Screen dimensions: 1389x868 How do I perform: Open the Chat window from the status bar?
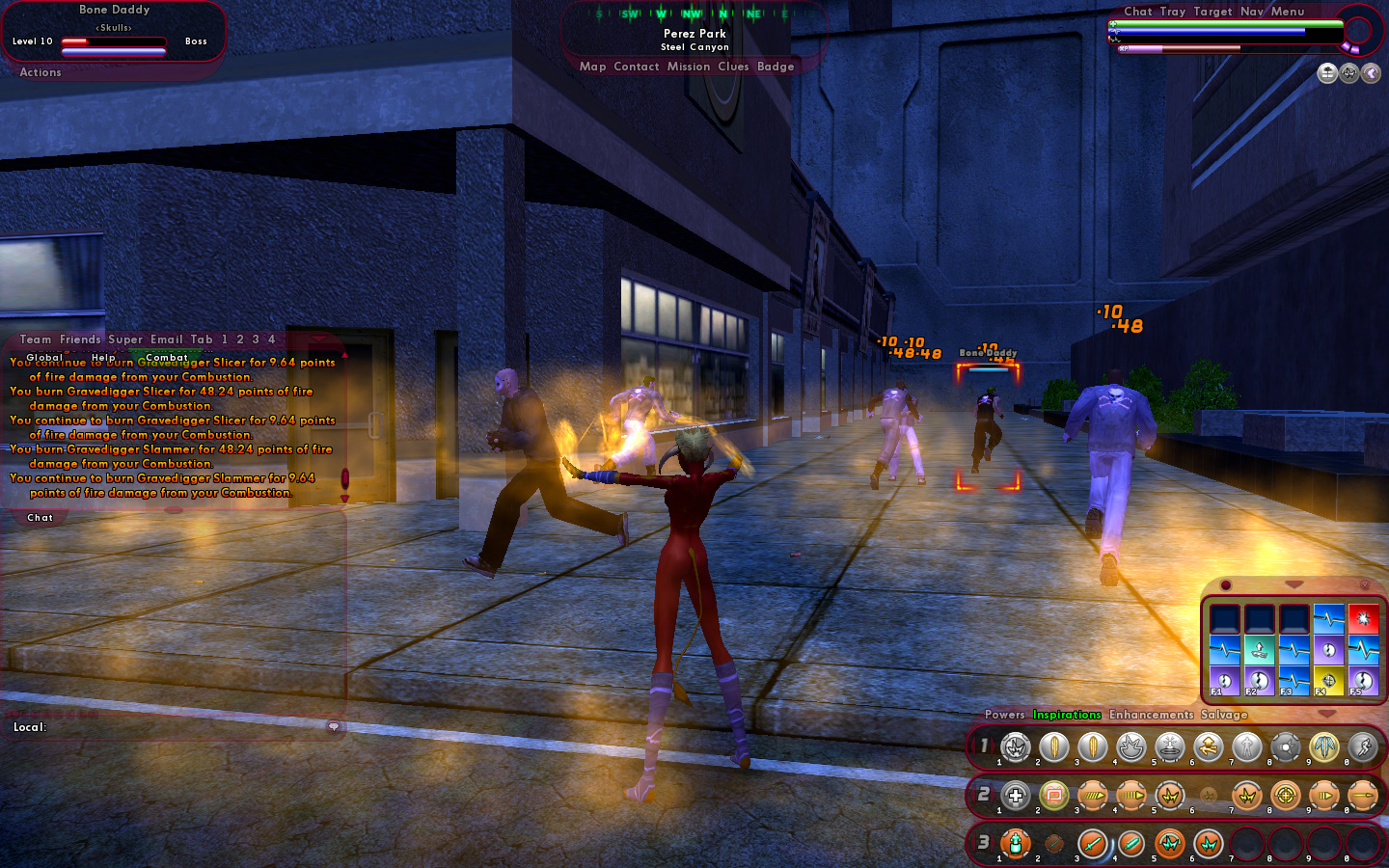[1137, 12]
